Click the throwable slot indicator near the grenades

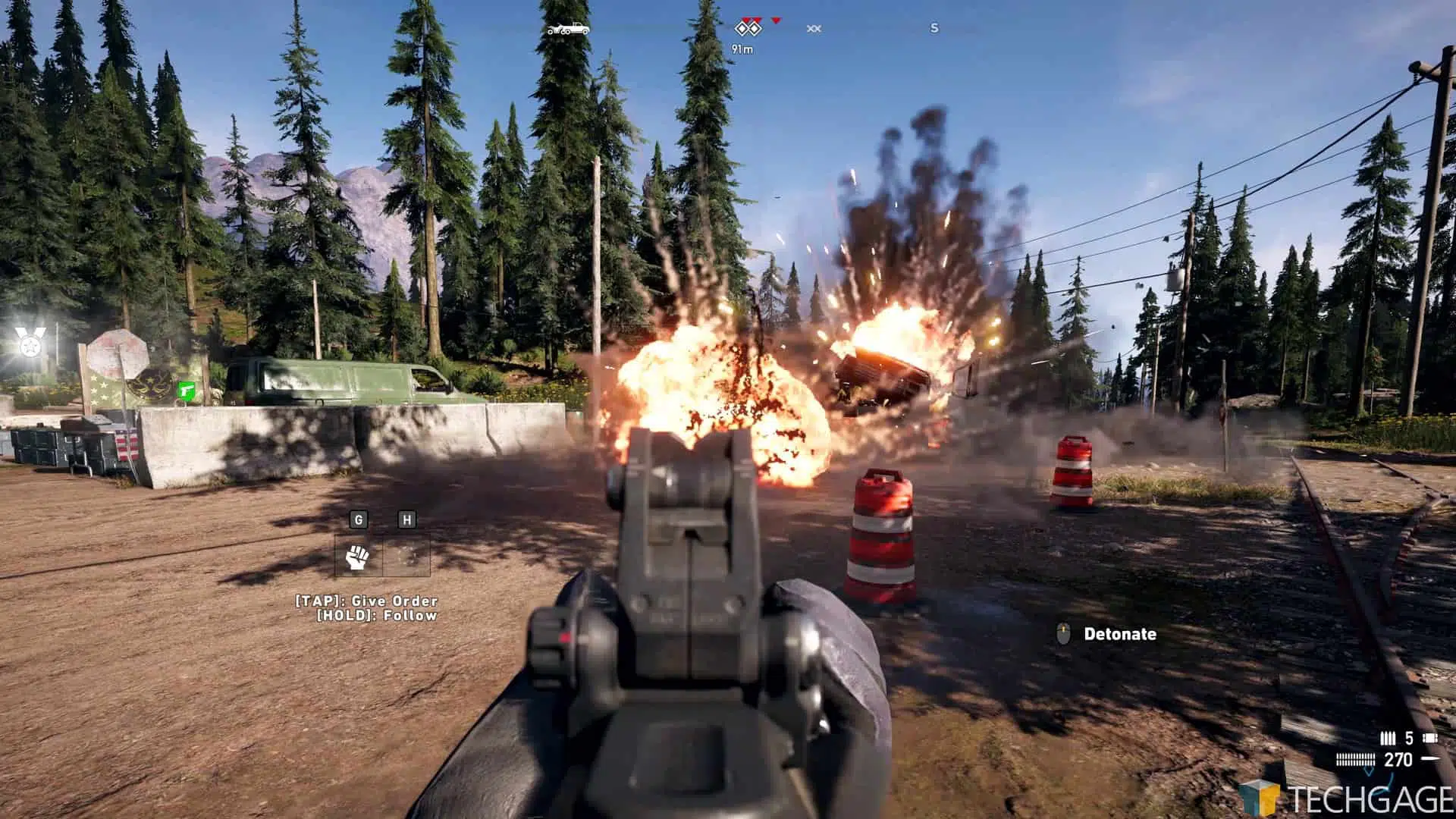pos(1430,737)
